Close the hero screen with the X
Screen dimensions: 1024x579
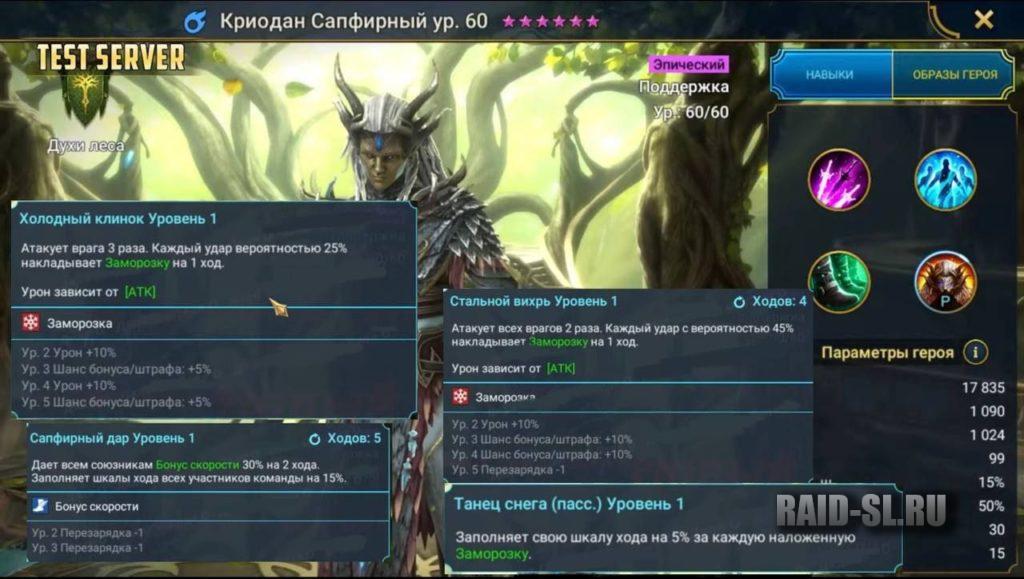(984, 20)
